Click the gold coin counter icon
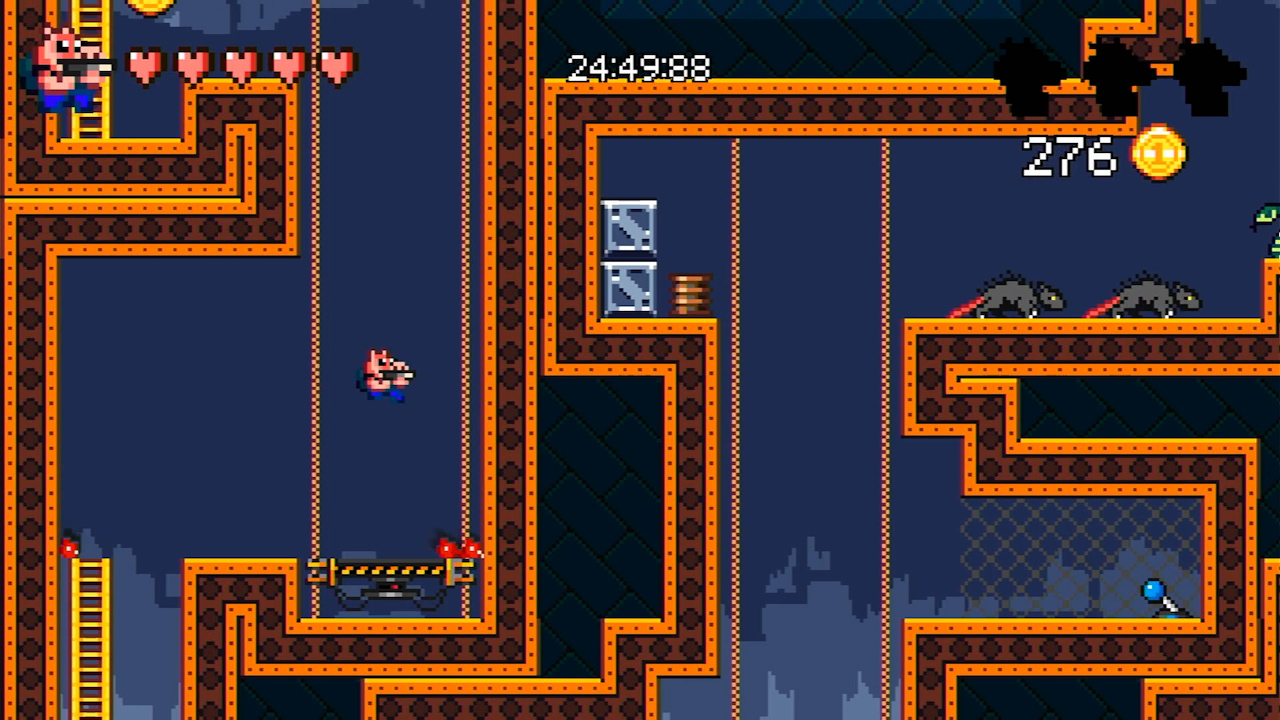The height and width of the screenshot is (720, 1280). coord(1157,155)
